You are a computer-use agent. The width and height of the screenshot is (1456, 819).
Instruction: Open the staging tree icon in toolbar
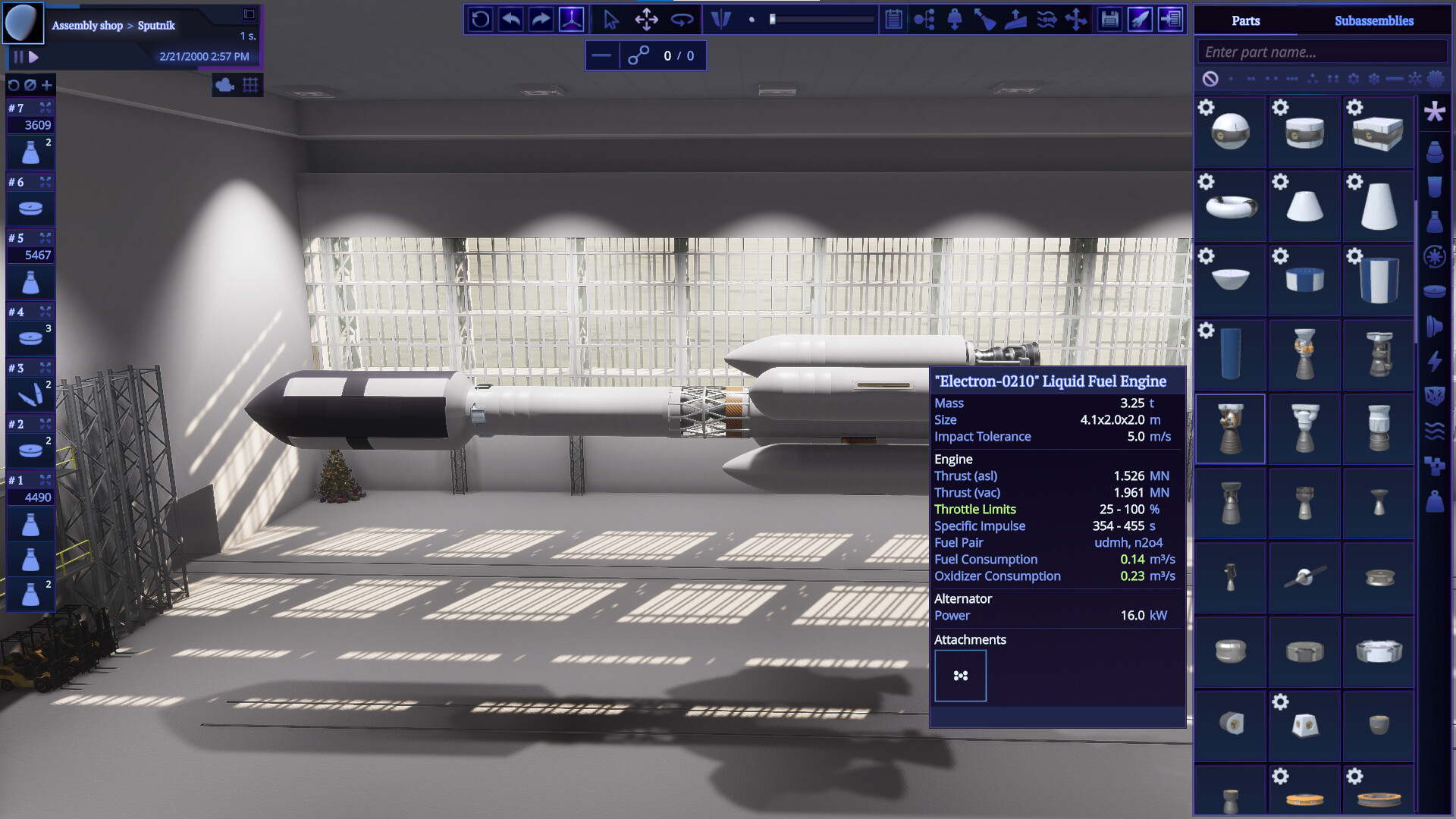(925, 20)
